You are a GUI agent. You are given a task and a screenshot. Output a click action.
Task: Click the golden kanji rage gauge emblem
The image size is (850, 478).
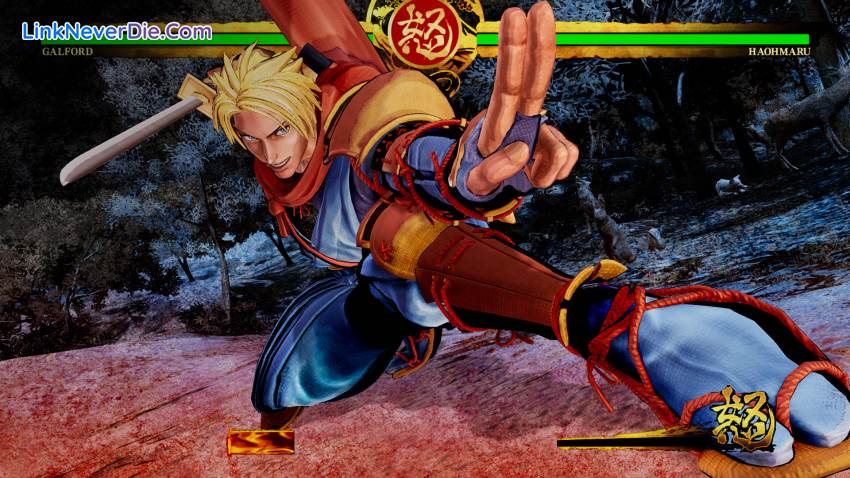click(742, 419)
